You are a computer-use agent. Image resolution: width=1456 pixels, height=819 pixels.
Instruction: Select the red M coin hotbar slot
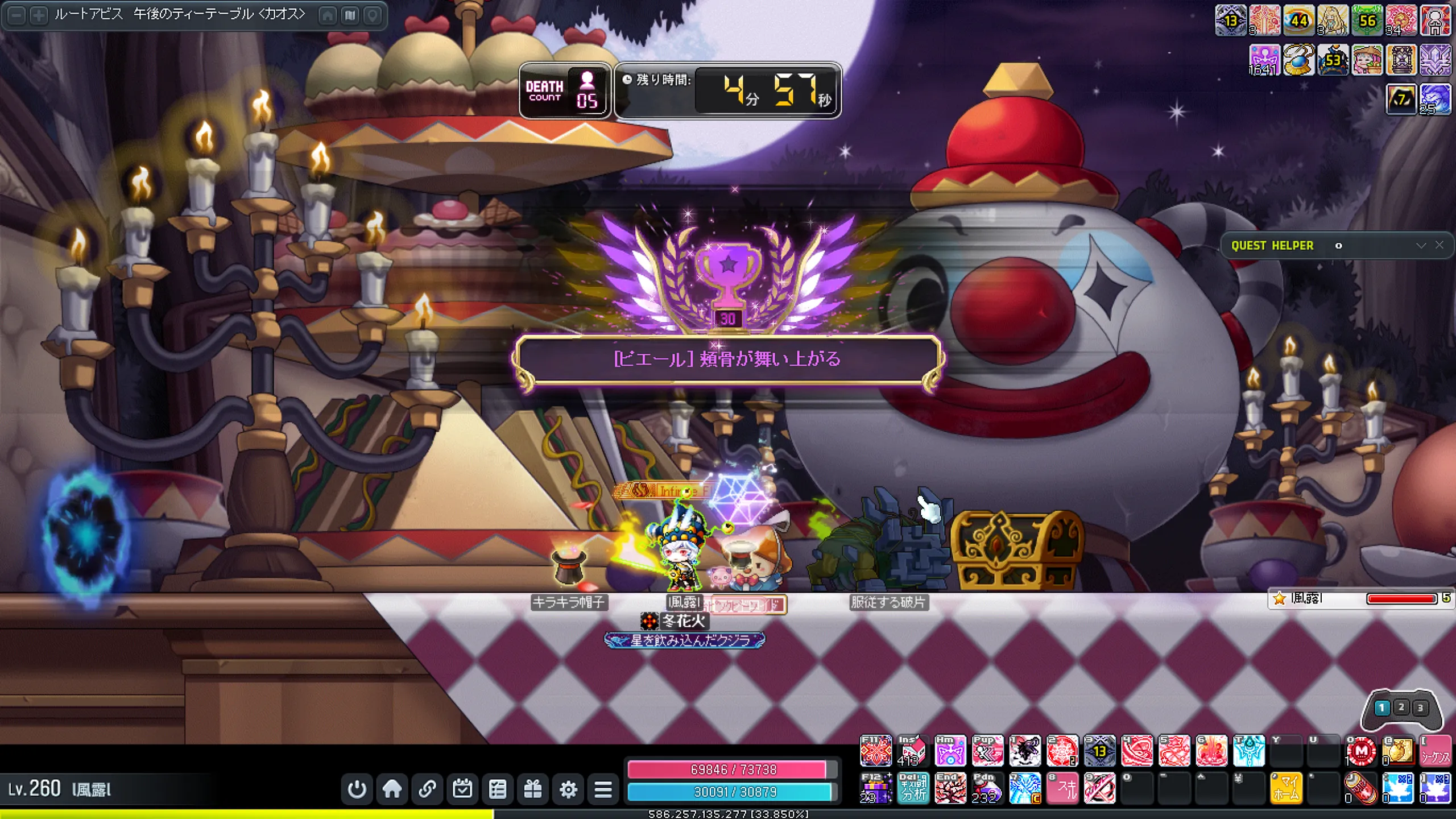coord(1361,751)
